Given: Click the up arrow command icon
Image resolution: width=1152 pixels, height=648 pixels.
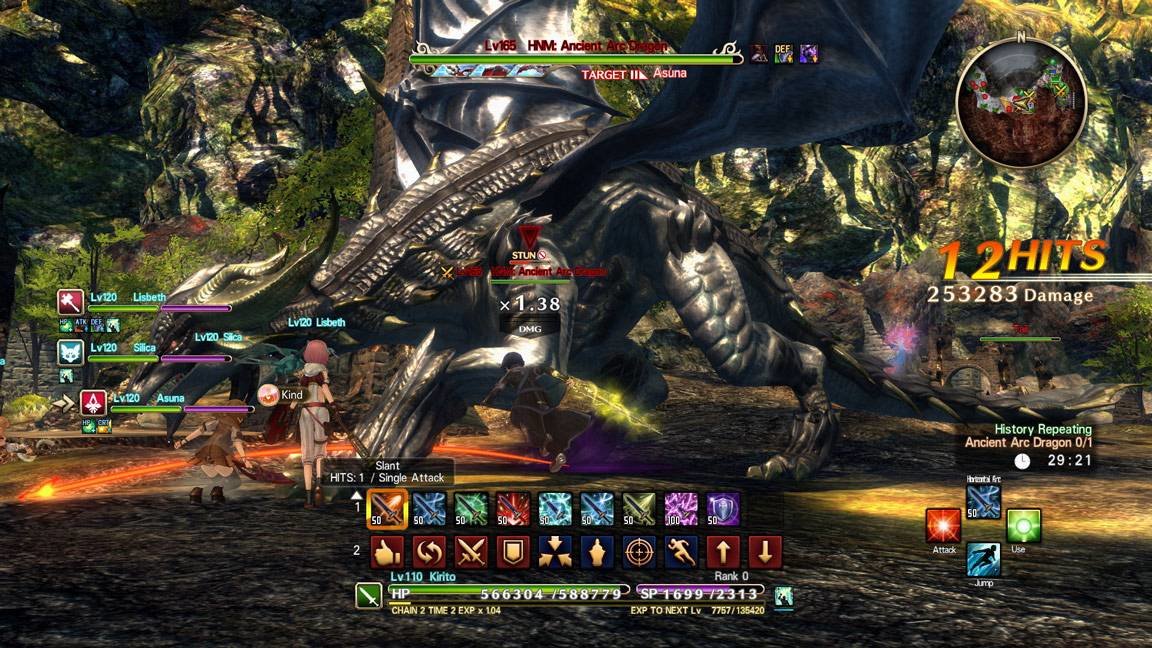Looking at the screenshot, I should pos(723,552).
